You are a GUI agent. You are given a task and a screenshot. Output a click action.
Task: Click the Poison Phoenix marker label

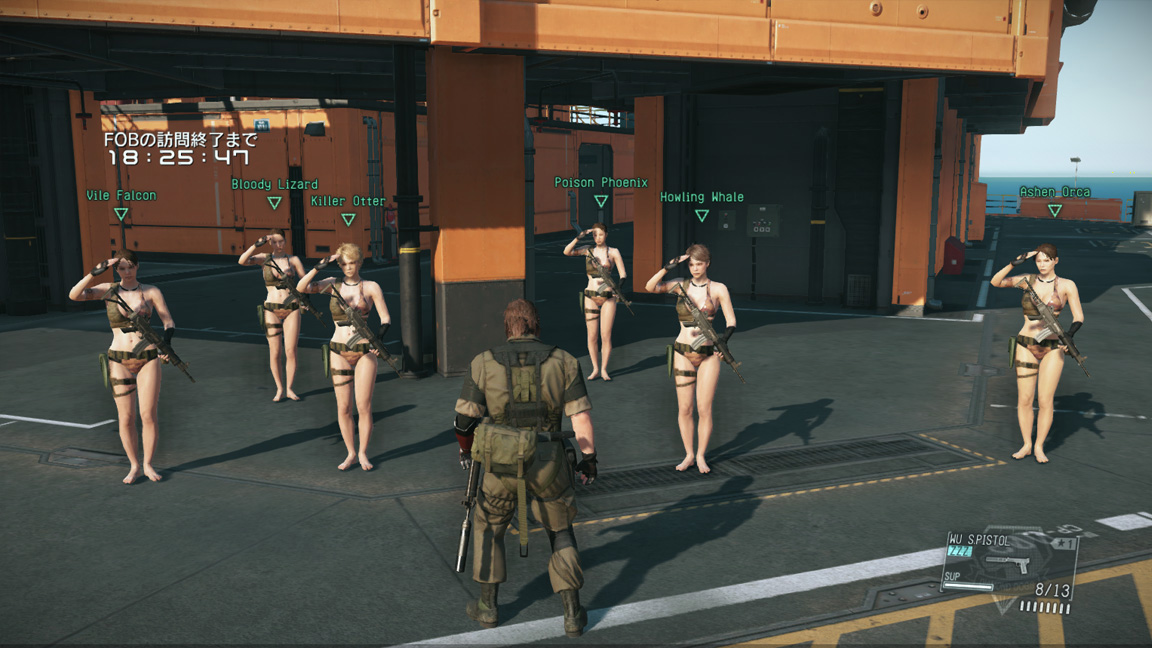(601, 183)
